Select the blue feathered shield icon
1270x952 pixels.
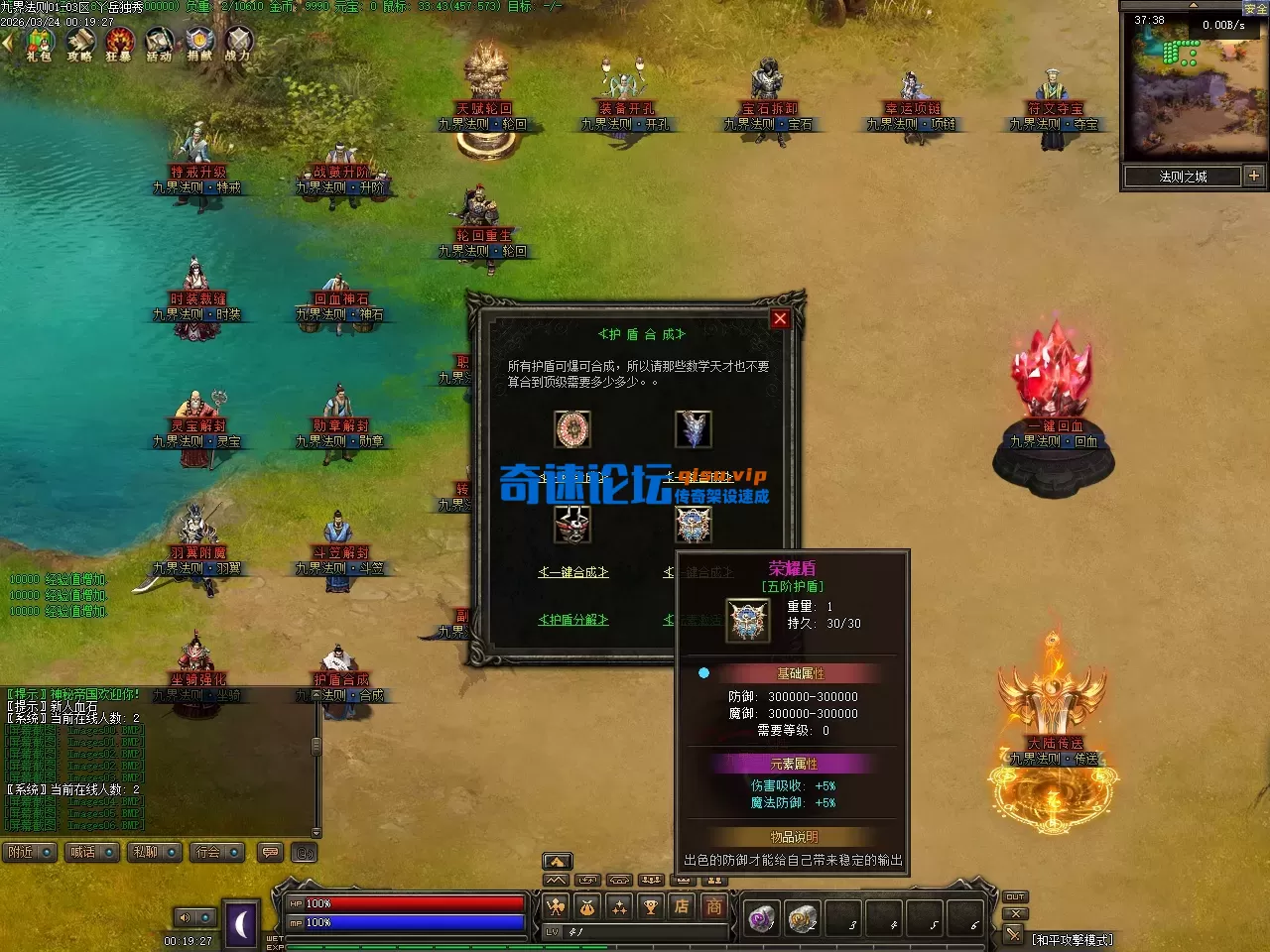click(693, 429)
